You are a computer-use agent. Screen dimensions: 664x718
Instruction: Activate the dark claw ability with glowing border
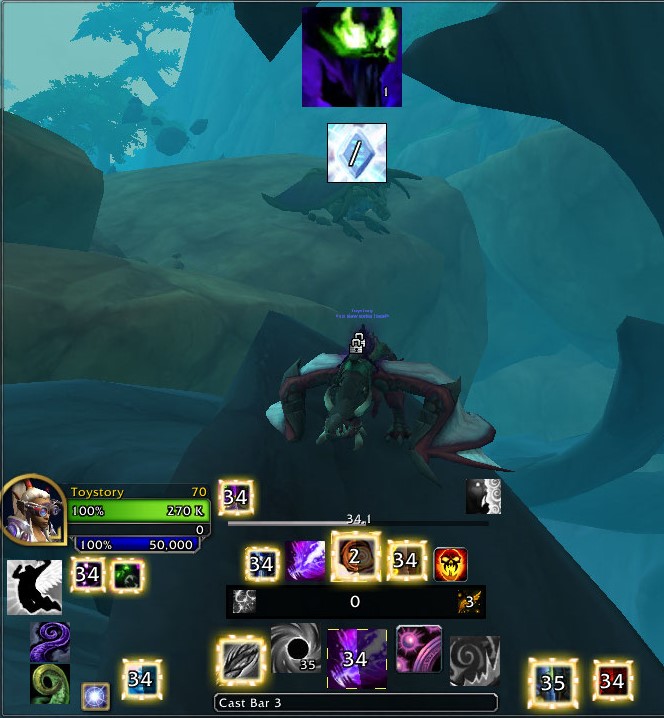242,661
